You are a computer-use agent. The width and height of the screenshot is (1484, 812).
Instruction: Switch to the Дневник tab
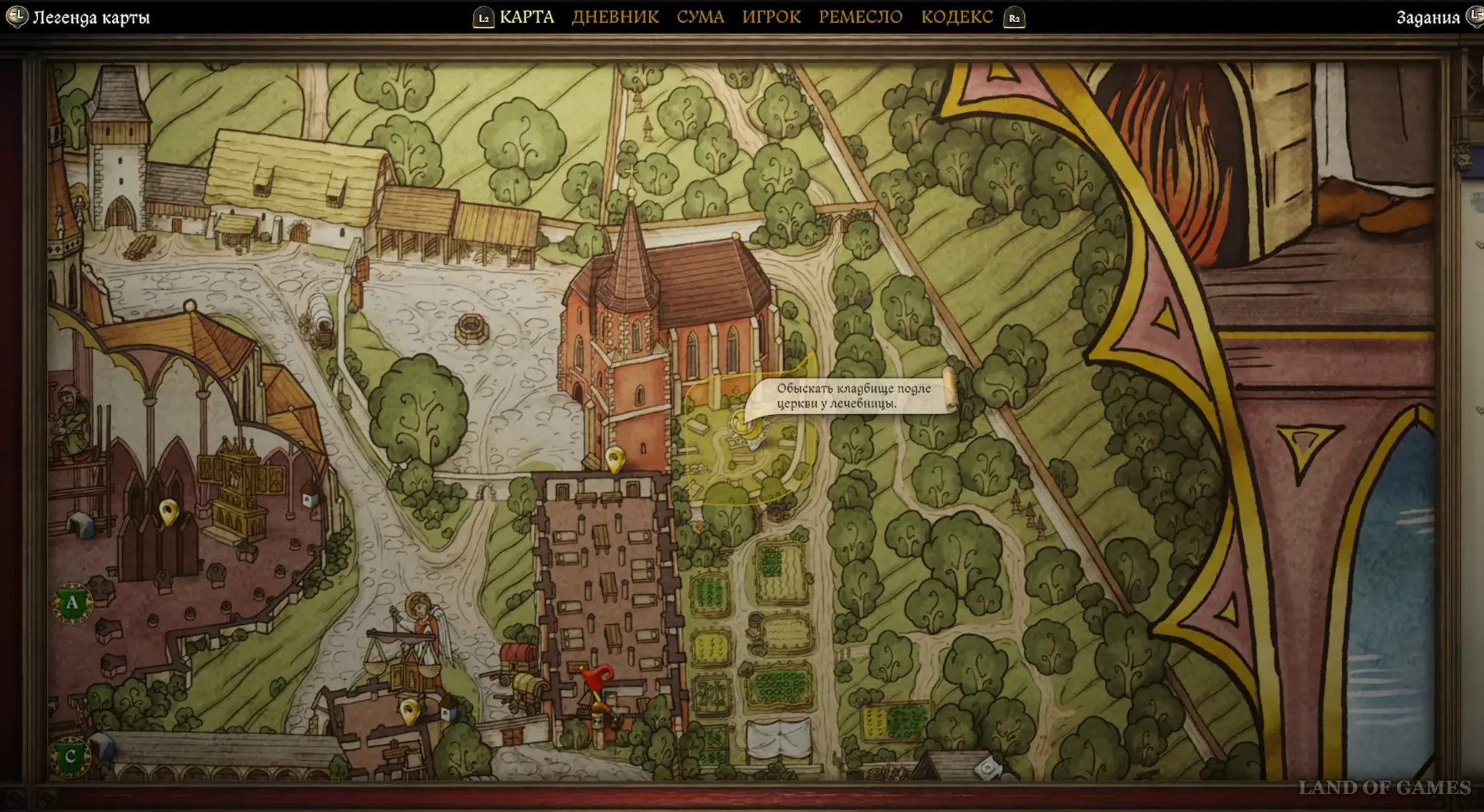[x=614, y=17]
